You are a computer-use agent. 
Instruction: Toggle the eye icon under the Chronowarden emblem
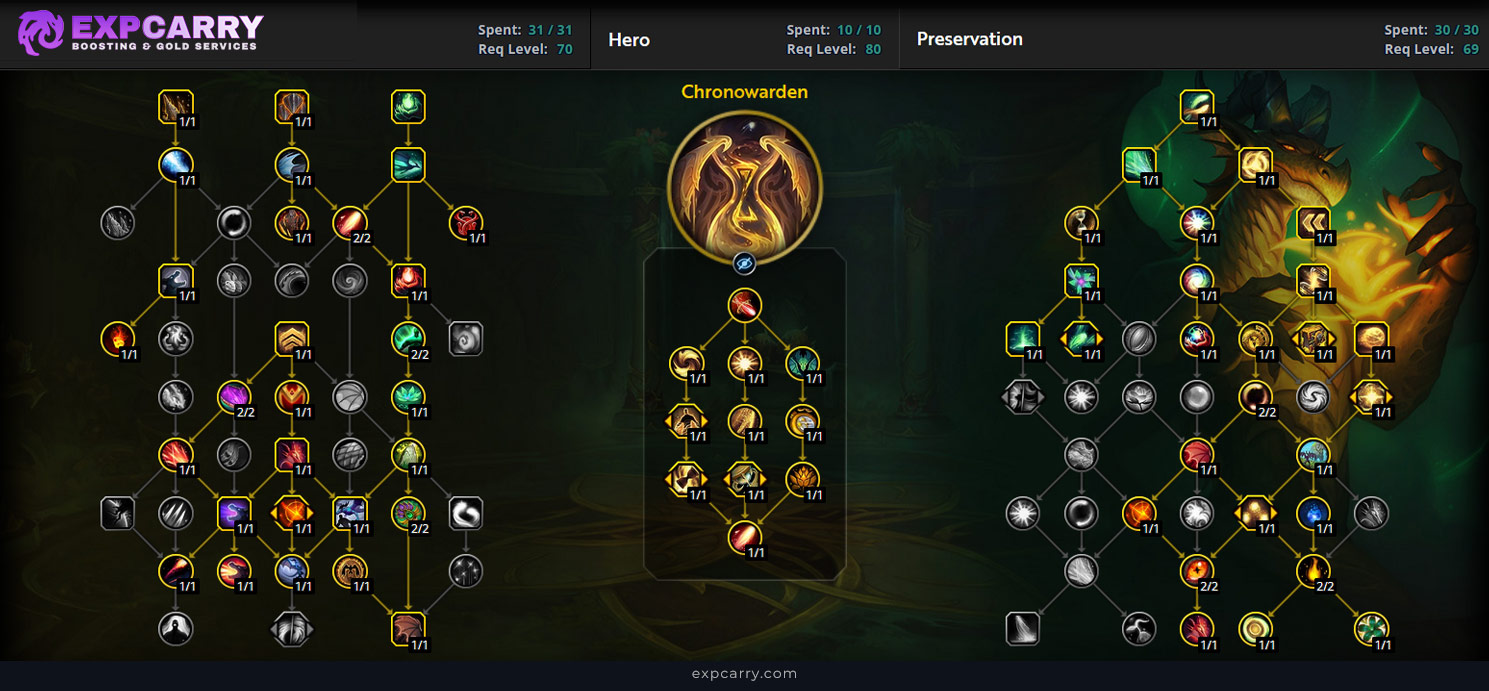point(744,263)
